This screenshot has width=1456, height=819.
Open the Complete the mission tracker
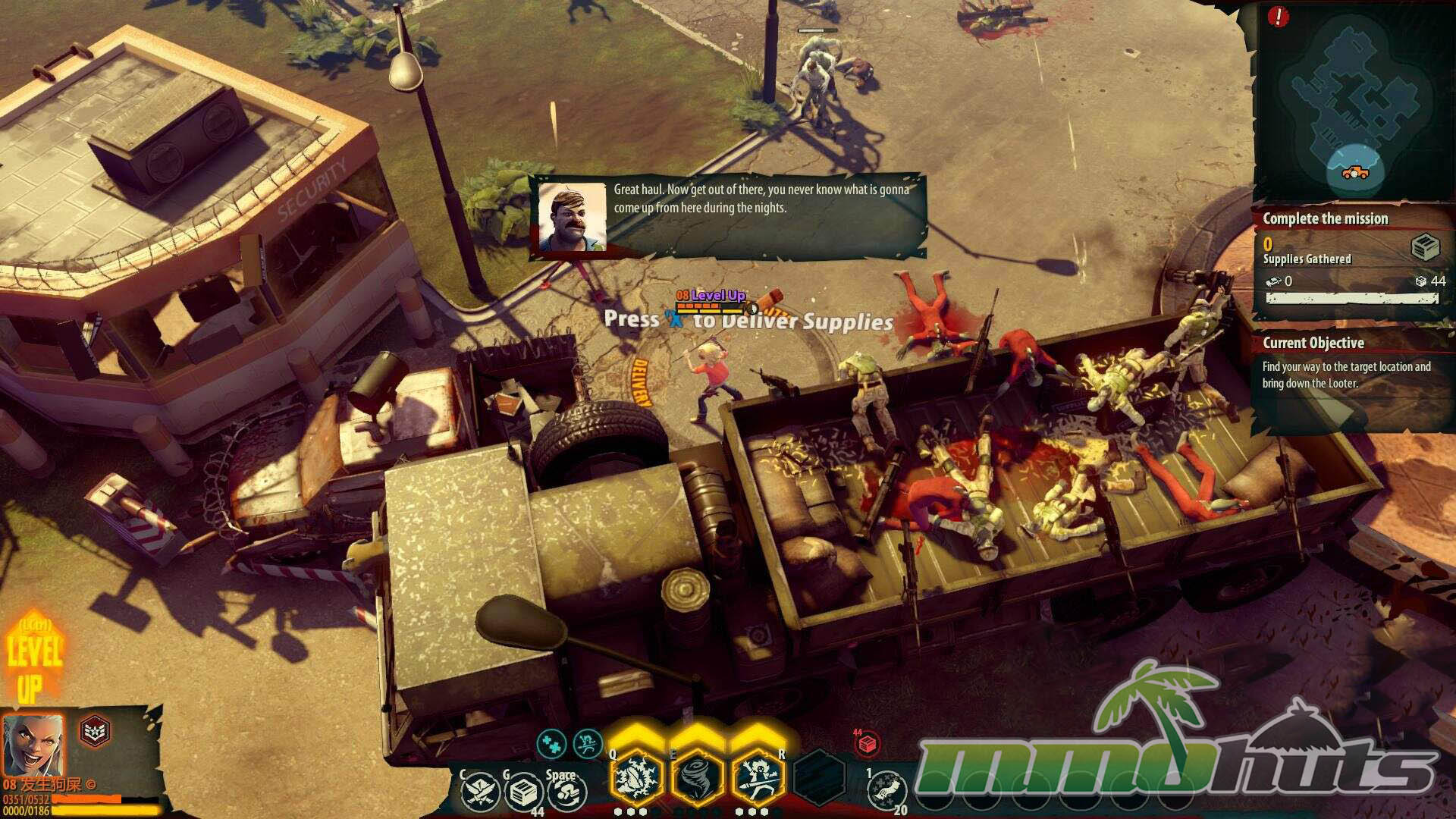coord(1325,218)
